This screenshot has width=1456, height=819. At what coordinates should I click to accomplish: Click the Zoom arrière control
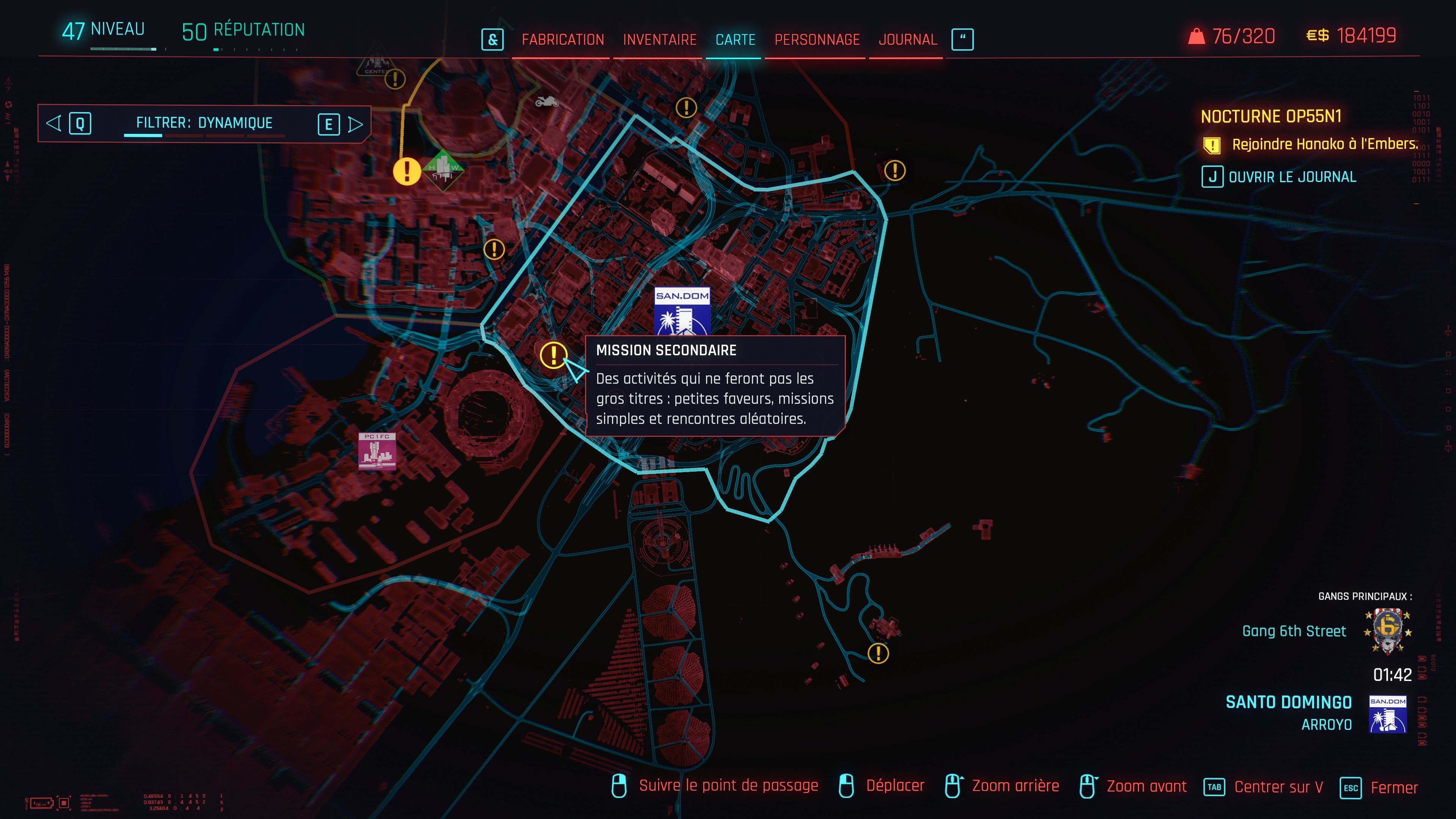point(1015,786)
